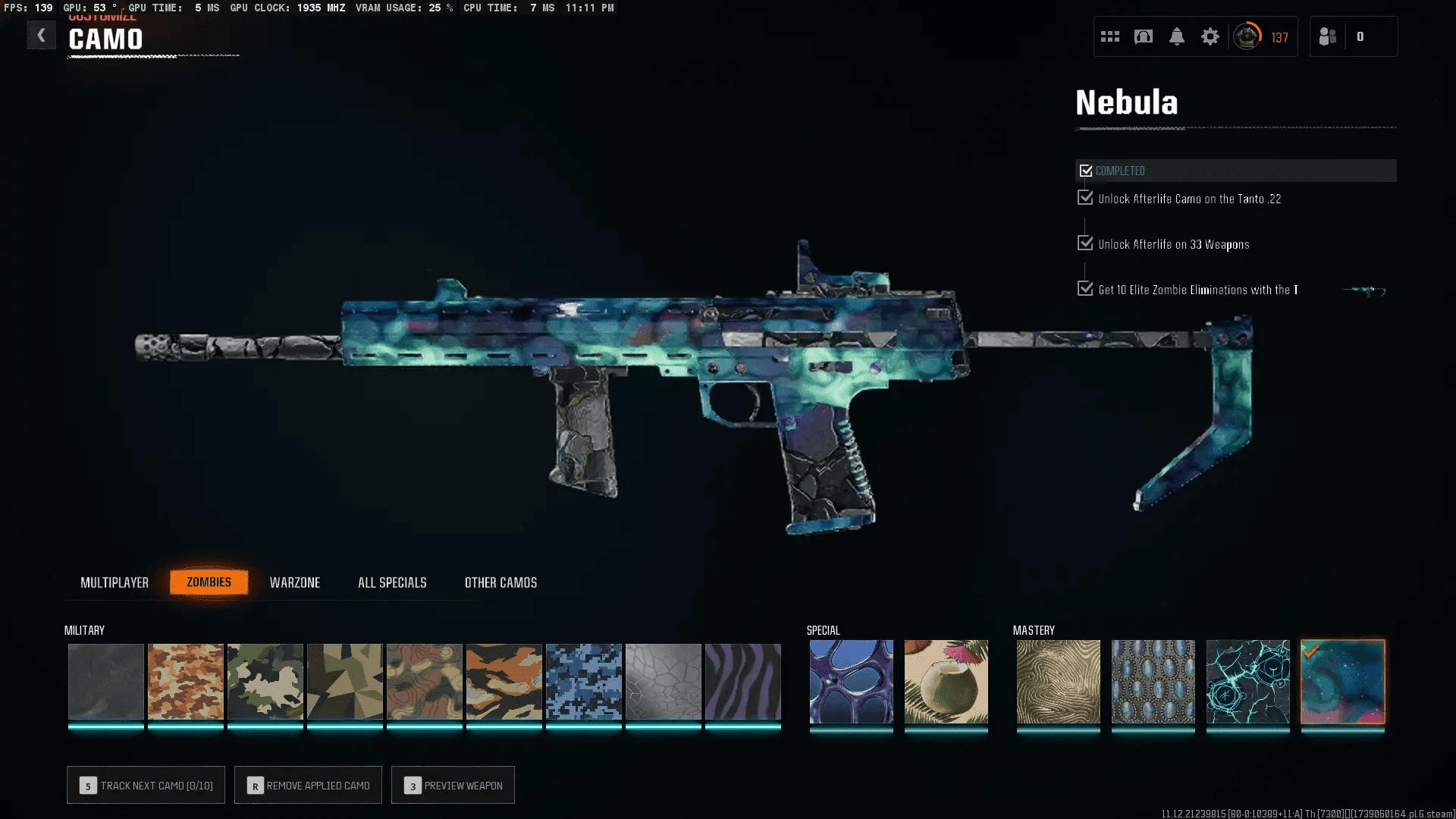The height and width of the screenshot is (819, 1456).
Task: Switch to the Multiplayer camo tab
Action: (x=115, y=582)
